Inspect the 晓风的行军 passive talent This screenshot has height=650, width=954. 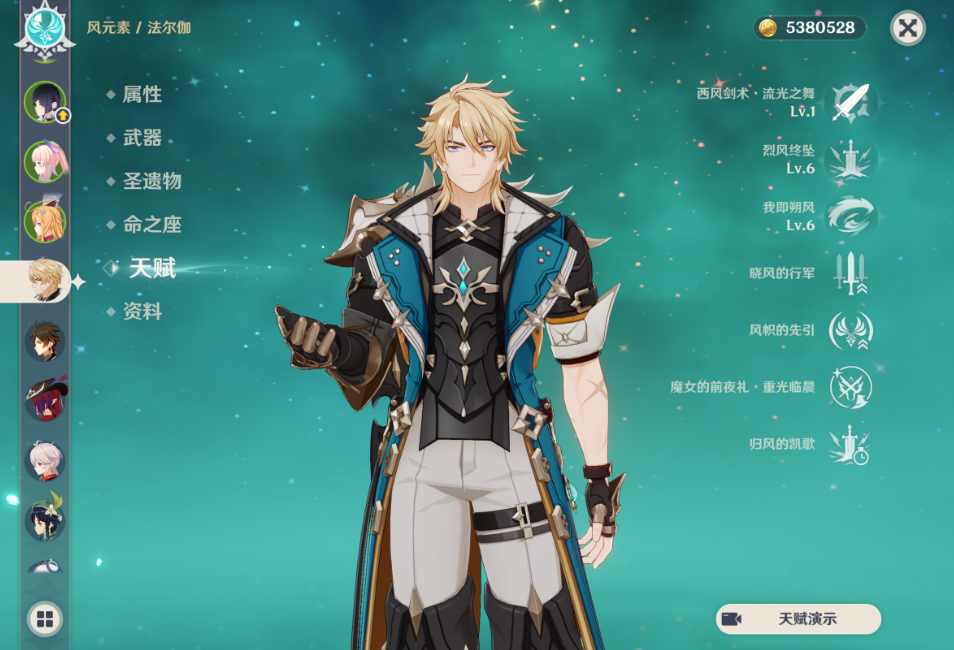click(x=851, y=273)
